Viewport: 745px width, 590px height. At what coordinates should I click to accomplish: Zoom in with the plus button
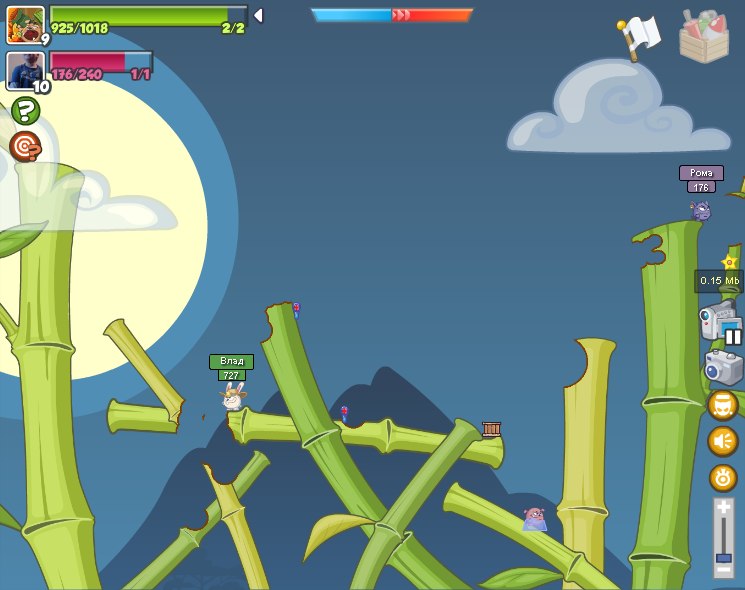[x=723, y=508]
